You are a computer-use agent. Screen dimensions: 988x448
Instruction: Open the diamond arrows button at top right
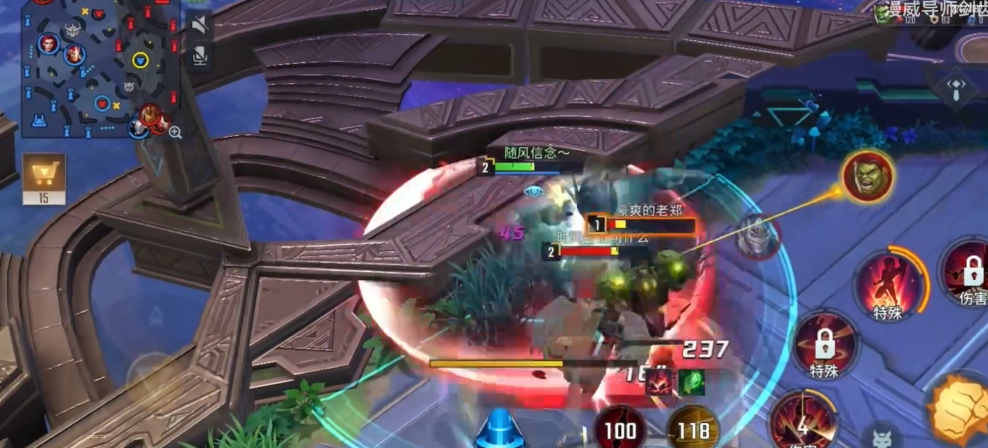[x=959, y=86]
